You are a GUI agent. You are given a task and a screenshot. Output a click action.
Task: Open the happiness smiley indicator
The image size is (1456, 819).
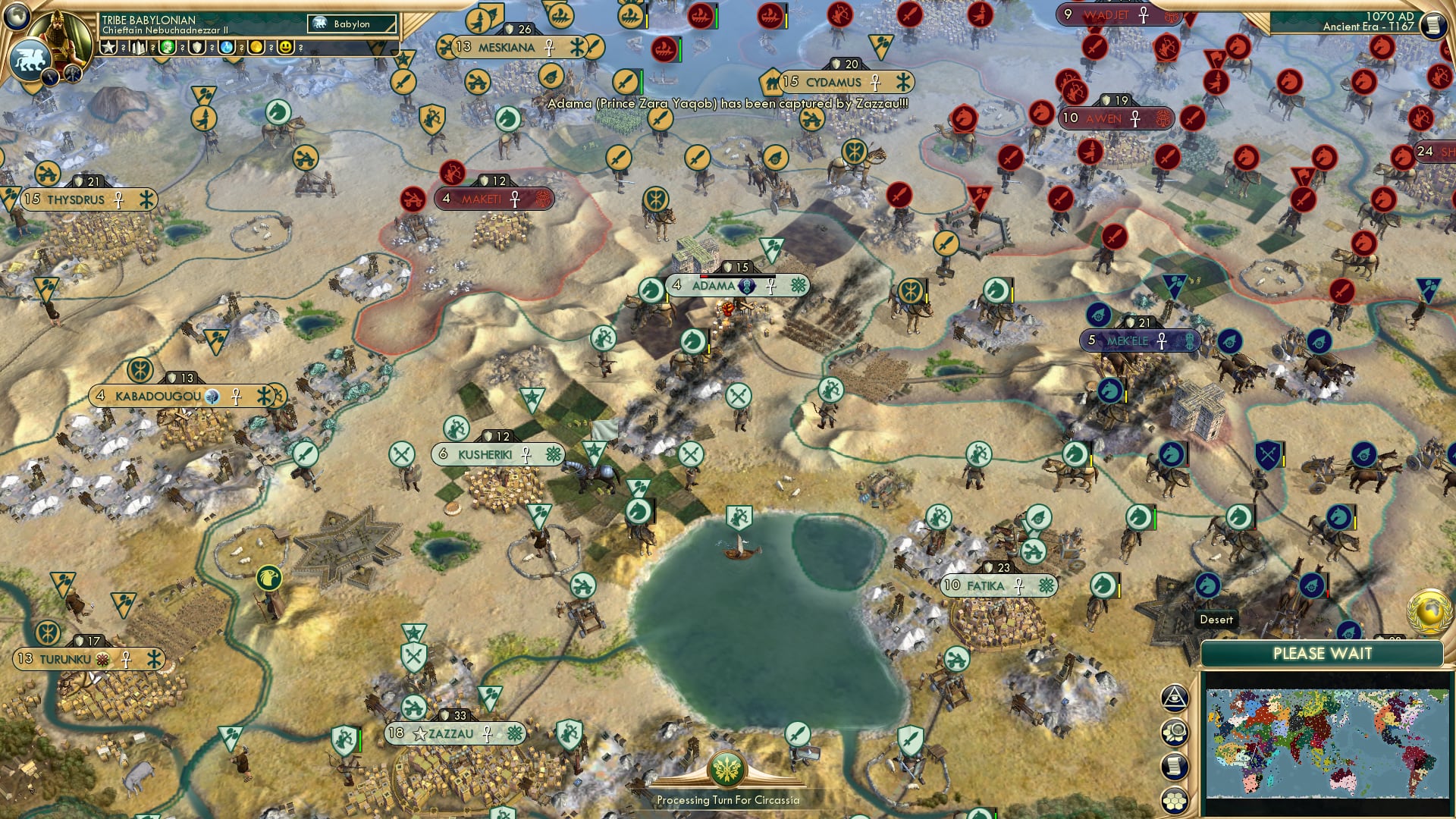[x=286, y=49]
